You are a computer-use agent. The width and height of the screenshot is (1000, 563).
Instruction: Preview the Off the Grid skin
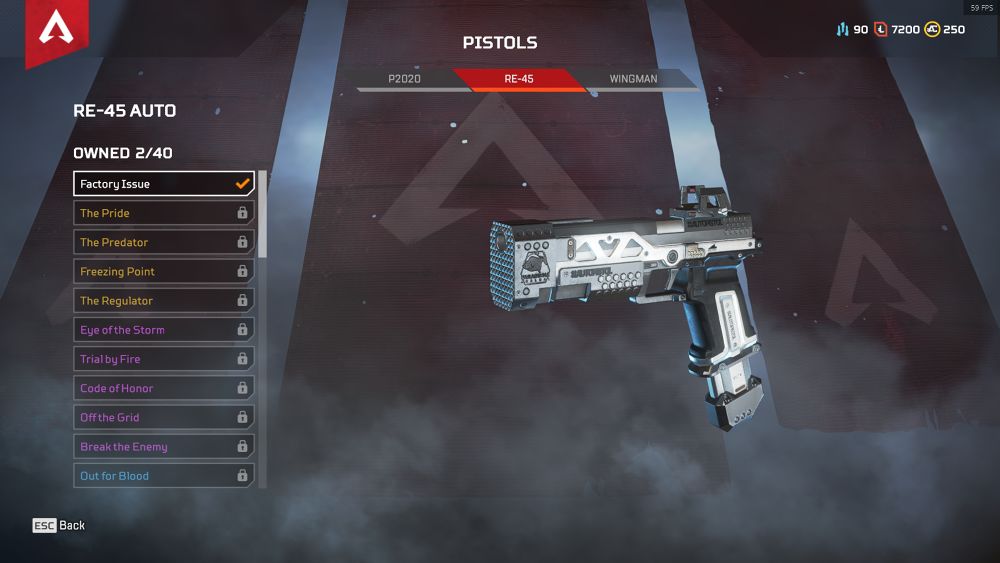(x=164, y=417)
